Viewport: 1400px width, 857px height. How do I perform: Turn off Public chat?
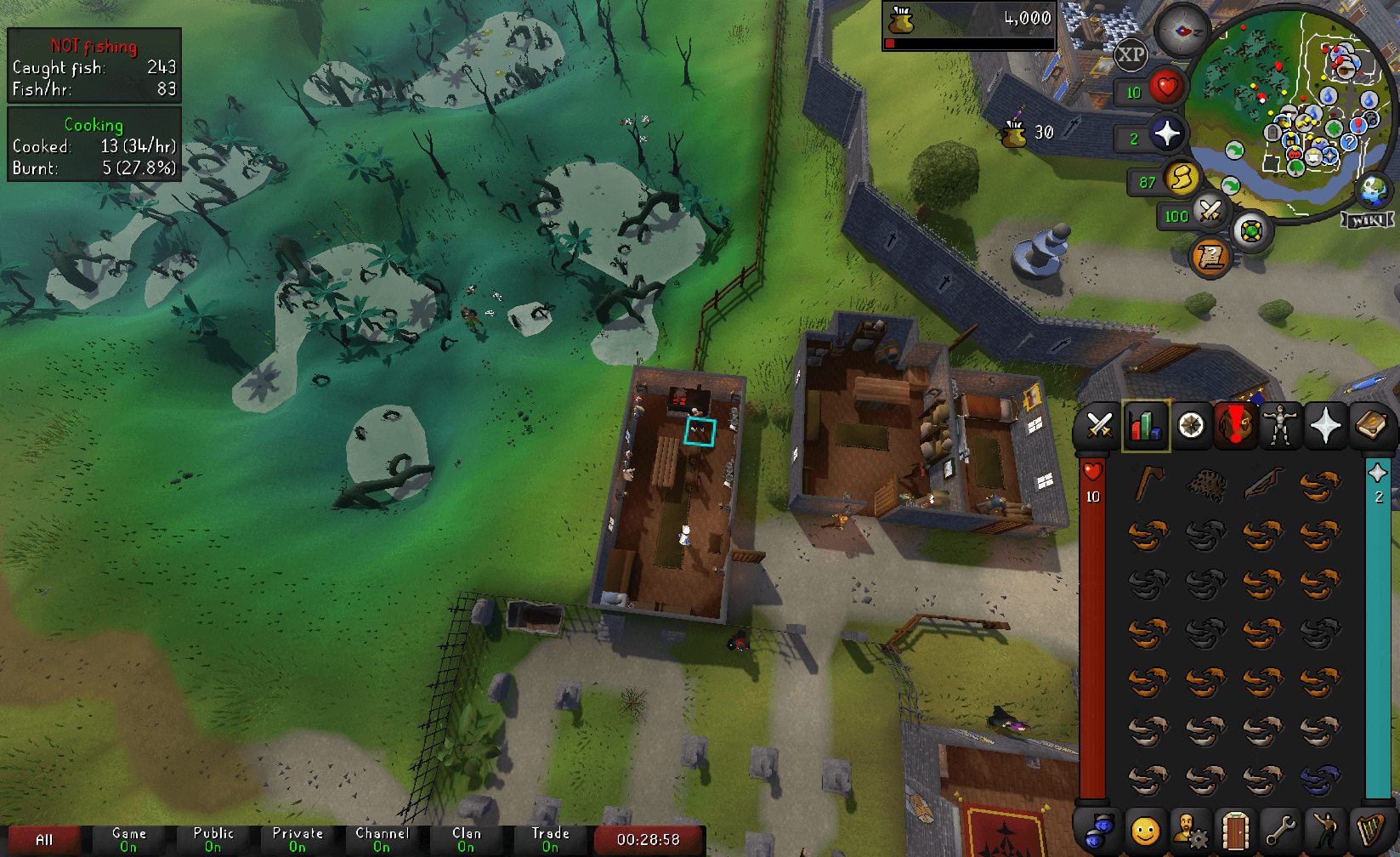tap(213, 839)
